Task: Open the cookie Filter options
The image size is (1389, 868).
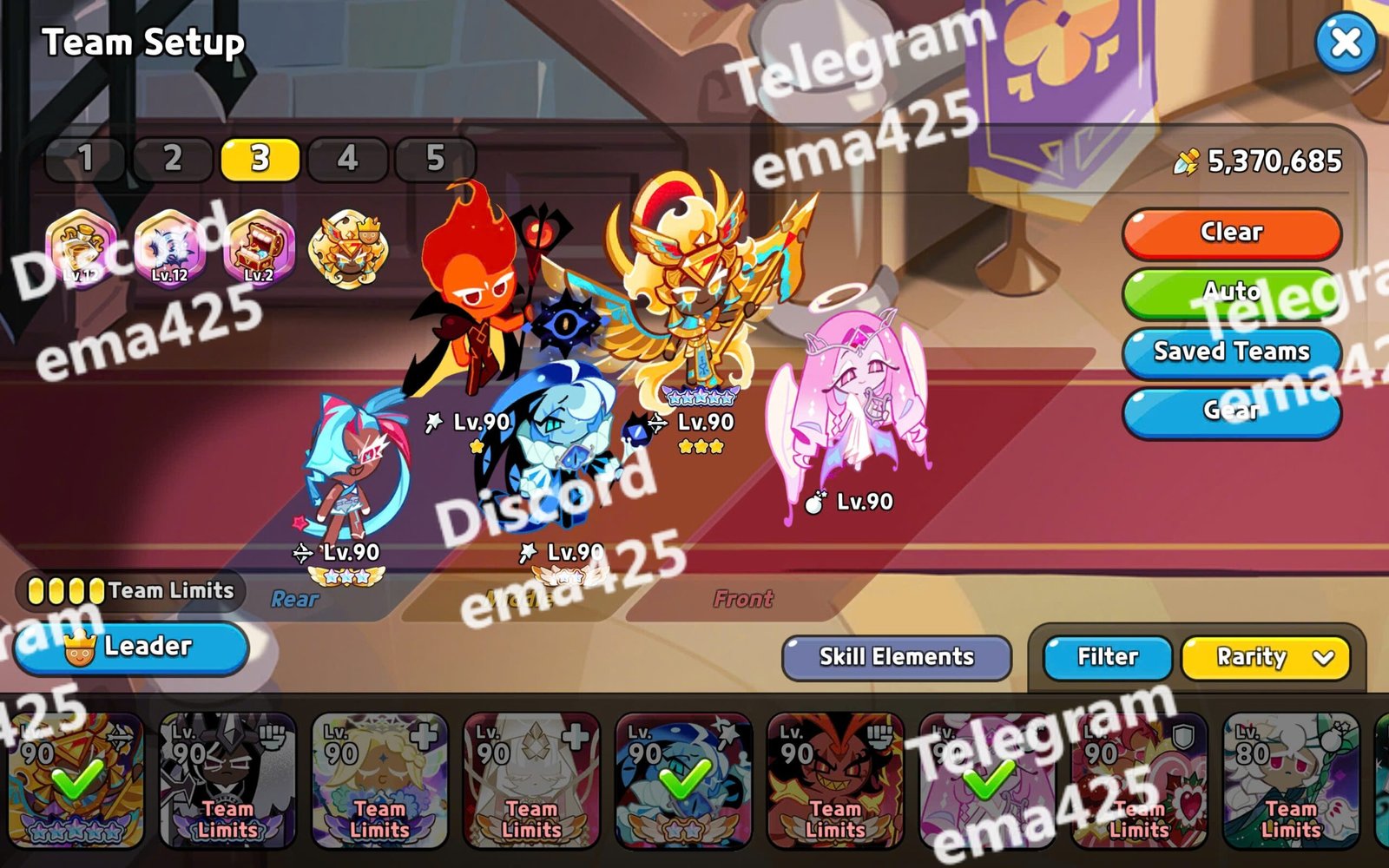Action: (1107, 657)
